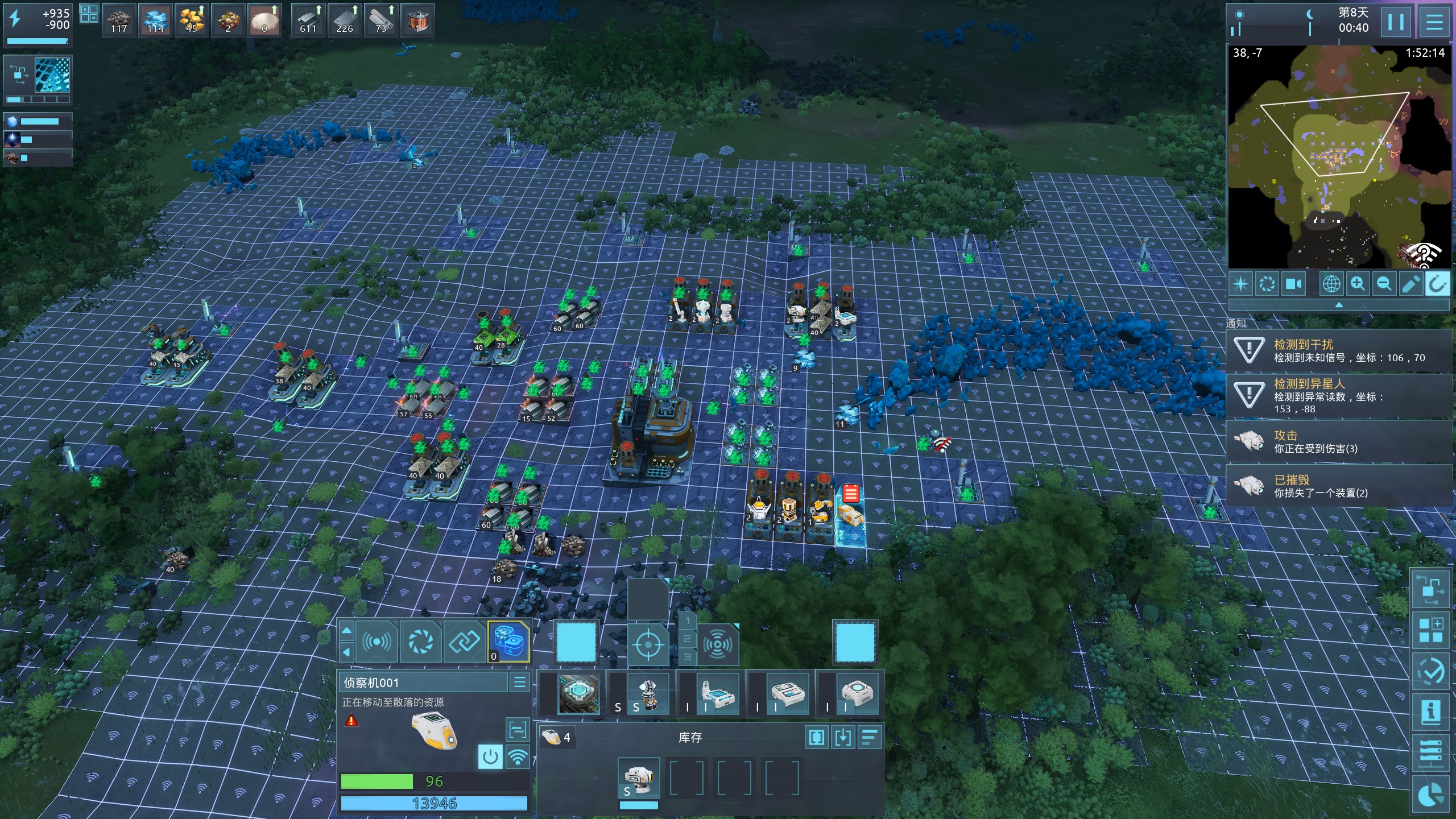Open the '检测到异星人' notification

click(1339, 396)
